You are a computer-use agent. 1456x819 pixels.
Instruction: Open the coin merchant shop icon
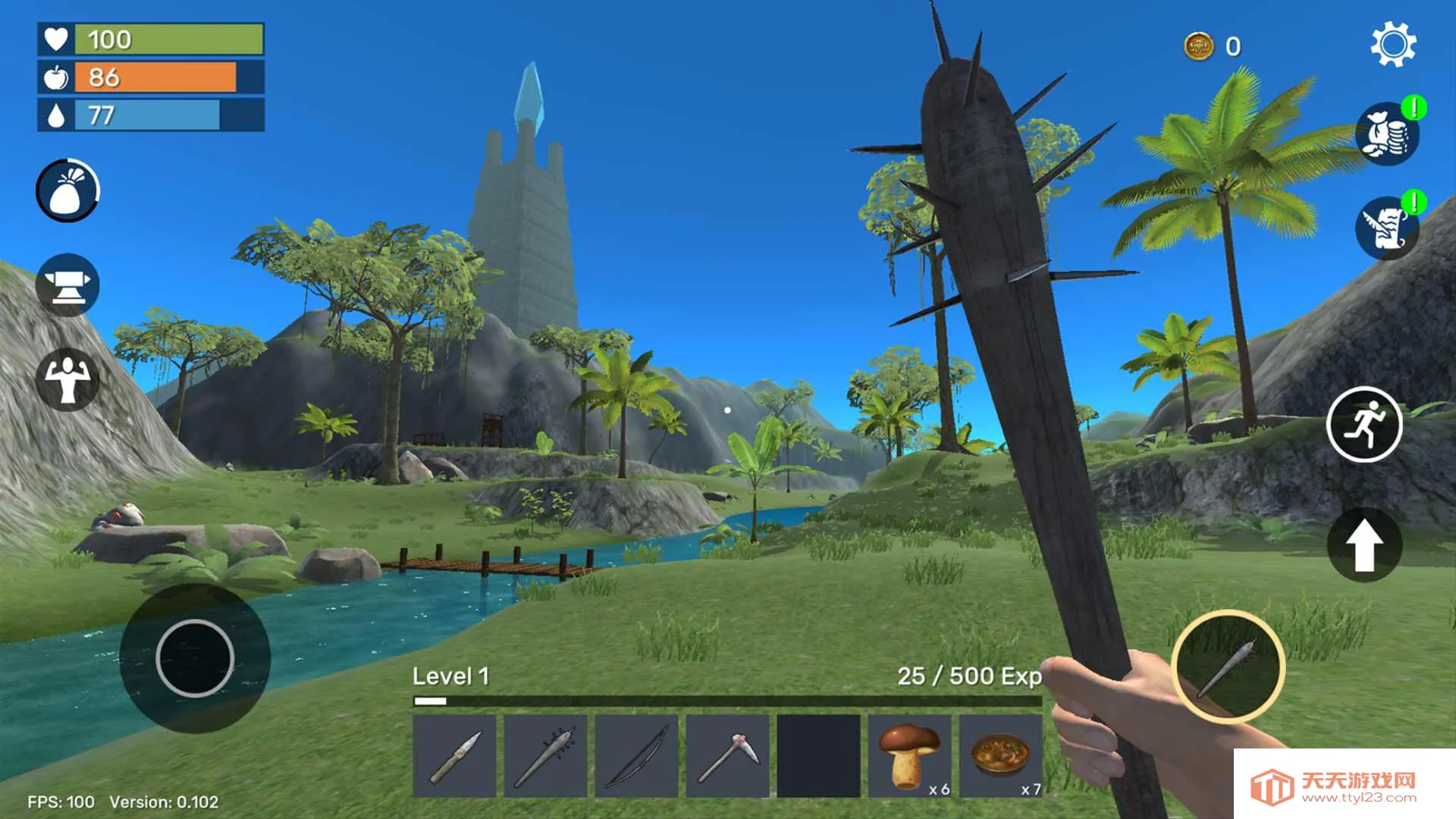1387,135
